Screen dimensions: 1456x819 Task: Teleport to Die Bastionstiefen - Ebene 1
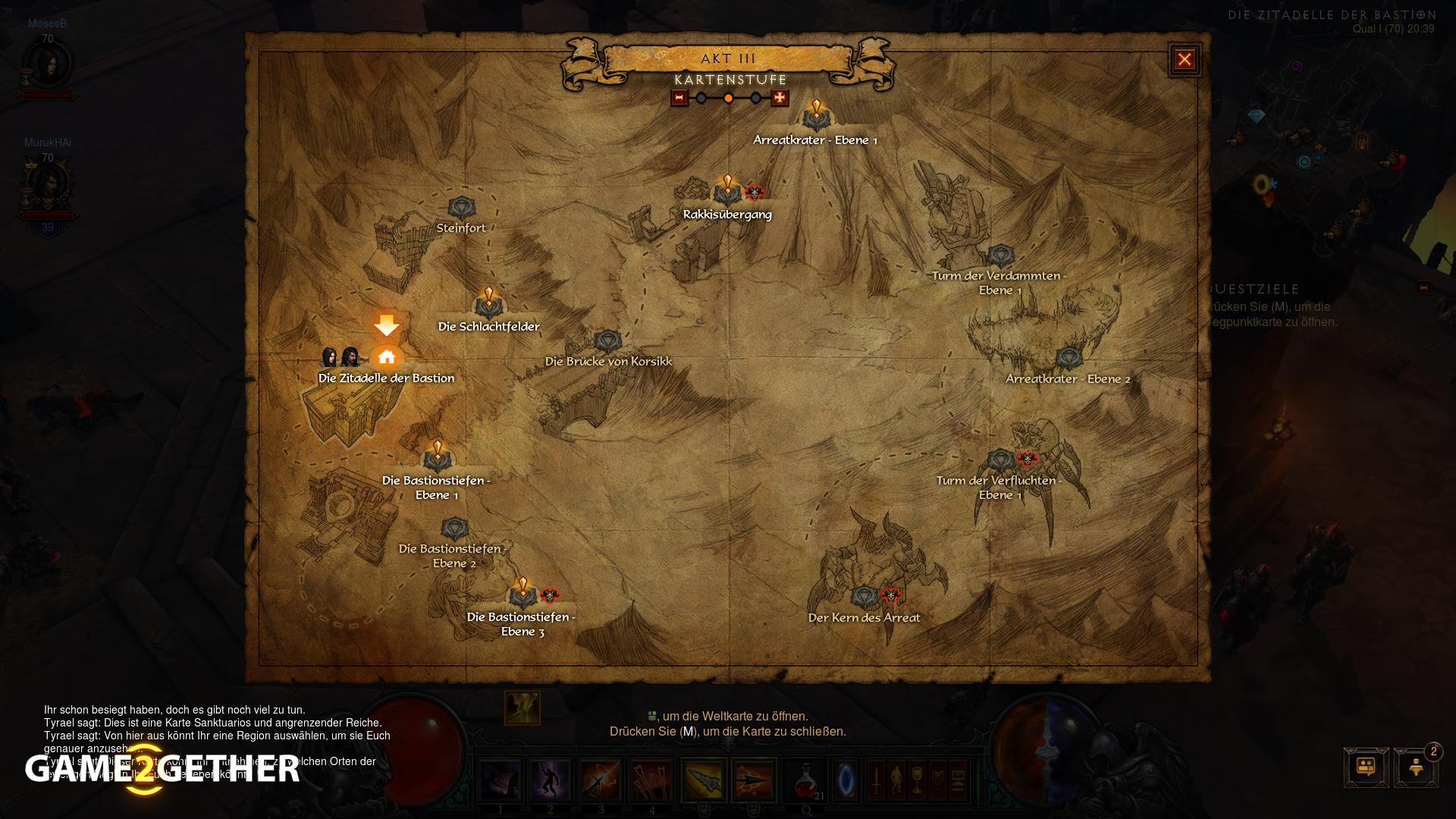click(437, 459)
